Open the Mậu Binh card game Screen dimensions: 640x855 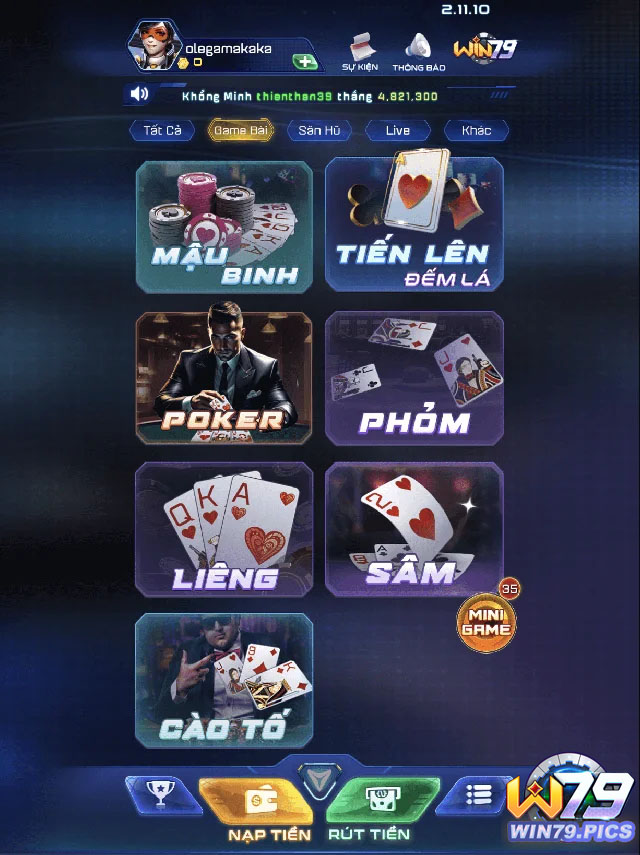click(x=224, y=225)
